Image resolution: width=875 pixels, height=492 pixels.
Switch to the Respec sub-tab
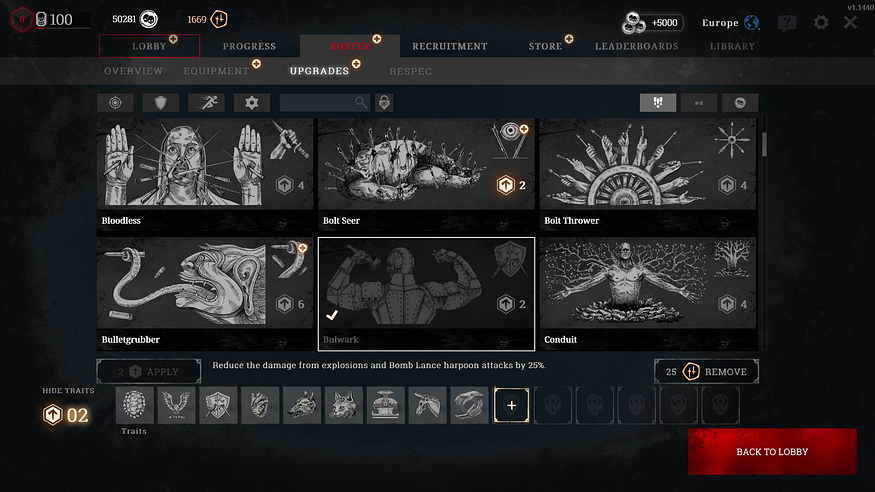tap(411, 71)
